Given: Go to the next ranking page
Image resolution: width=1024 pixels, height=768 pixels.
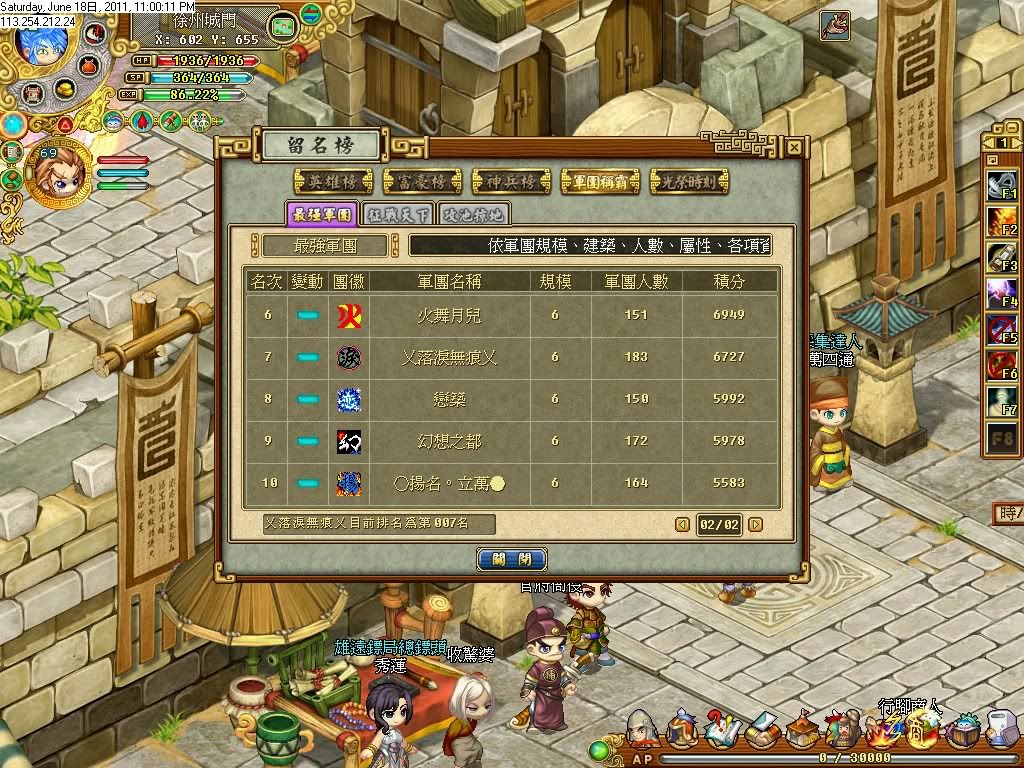Looking at the screenshot, I should click(x=756, y=524).
